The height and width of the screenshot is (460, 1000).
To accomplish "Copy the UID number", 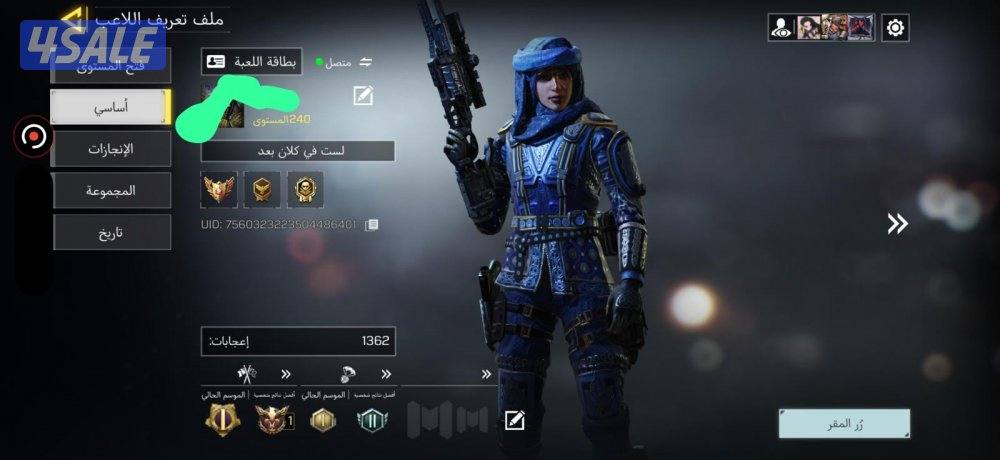I will (372, 225).
